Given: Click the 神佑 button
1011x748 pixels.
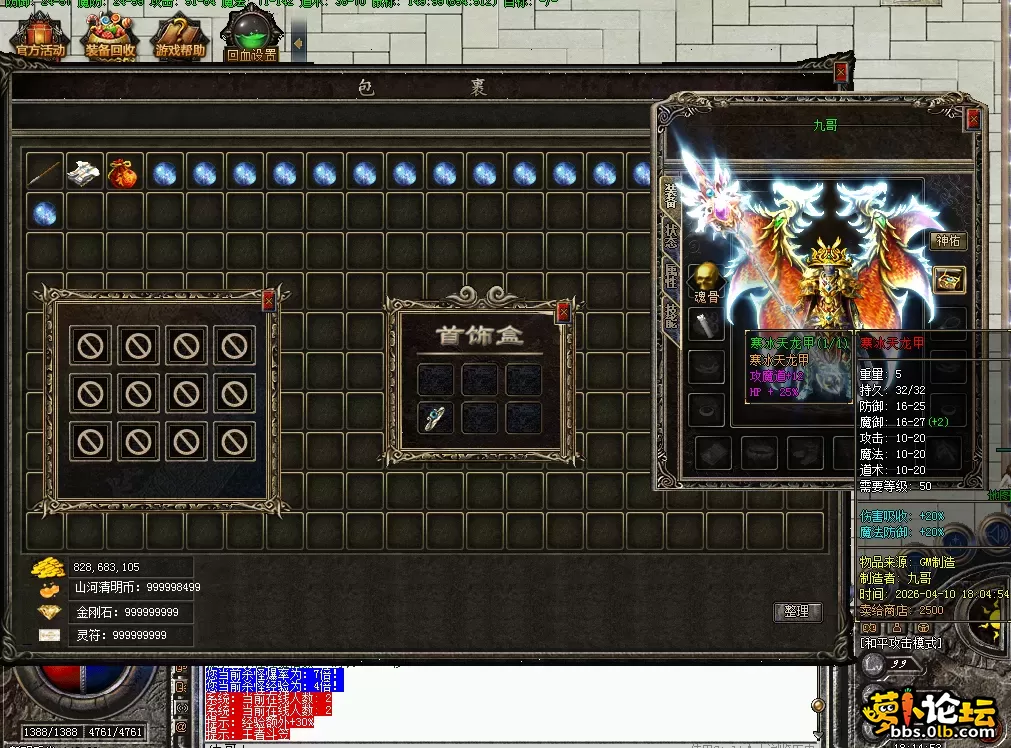Looking at the screenshot, I should pyautogui.click(x=946, y=240).
